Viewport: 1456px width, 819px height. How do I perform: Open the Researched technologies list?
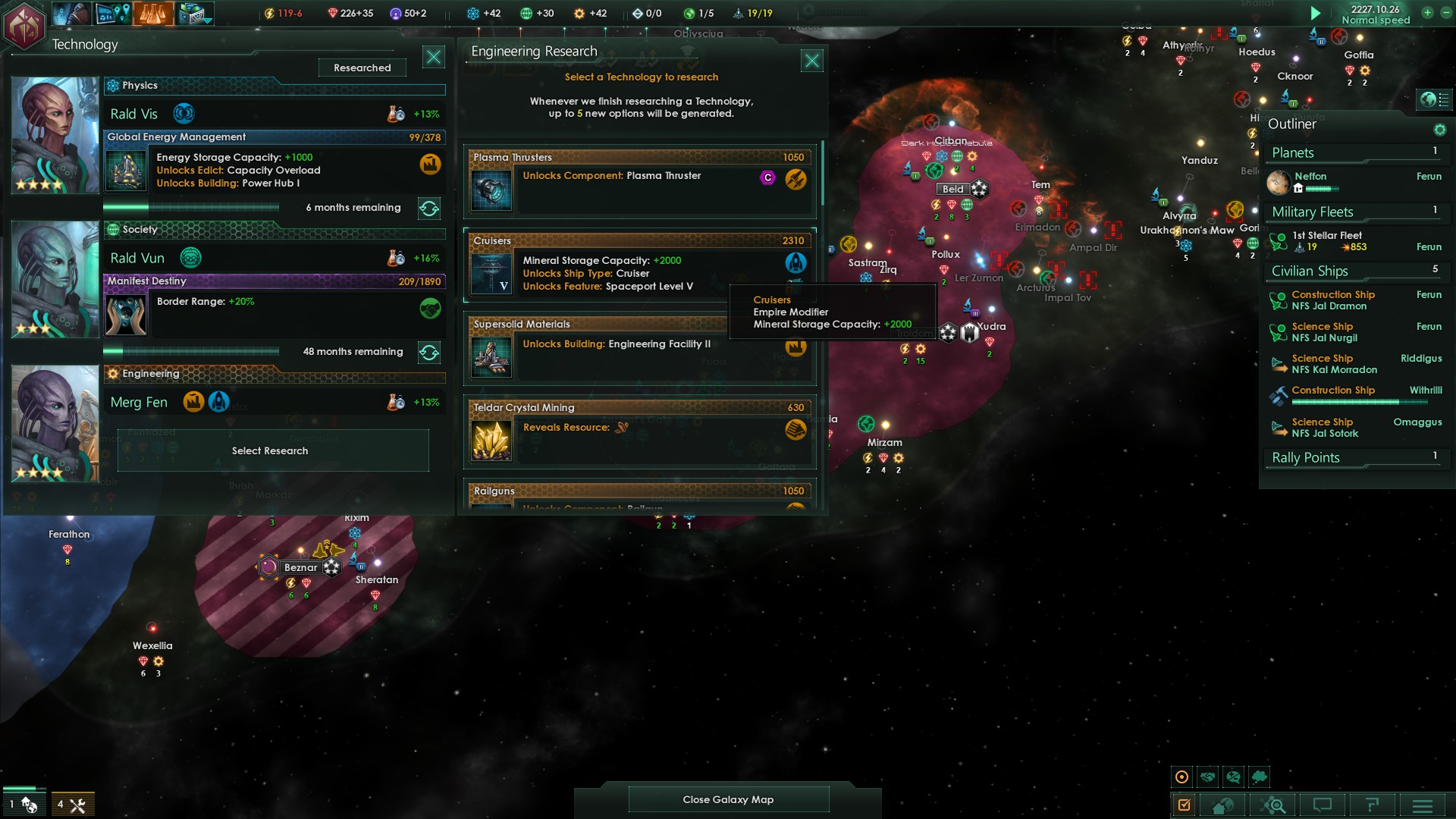point(362,67)
